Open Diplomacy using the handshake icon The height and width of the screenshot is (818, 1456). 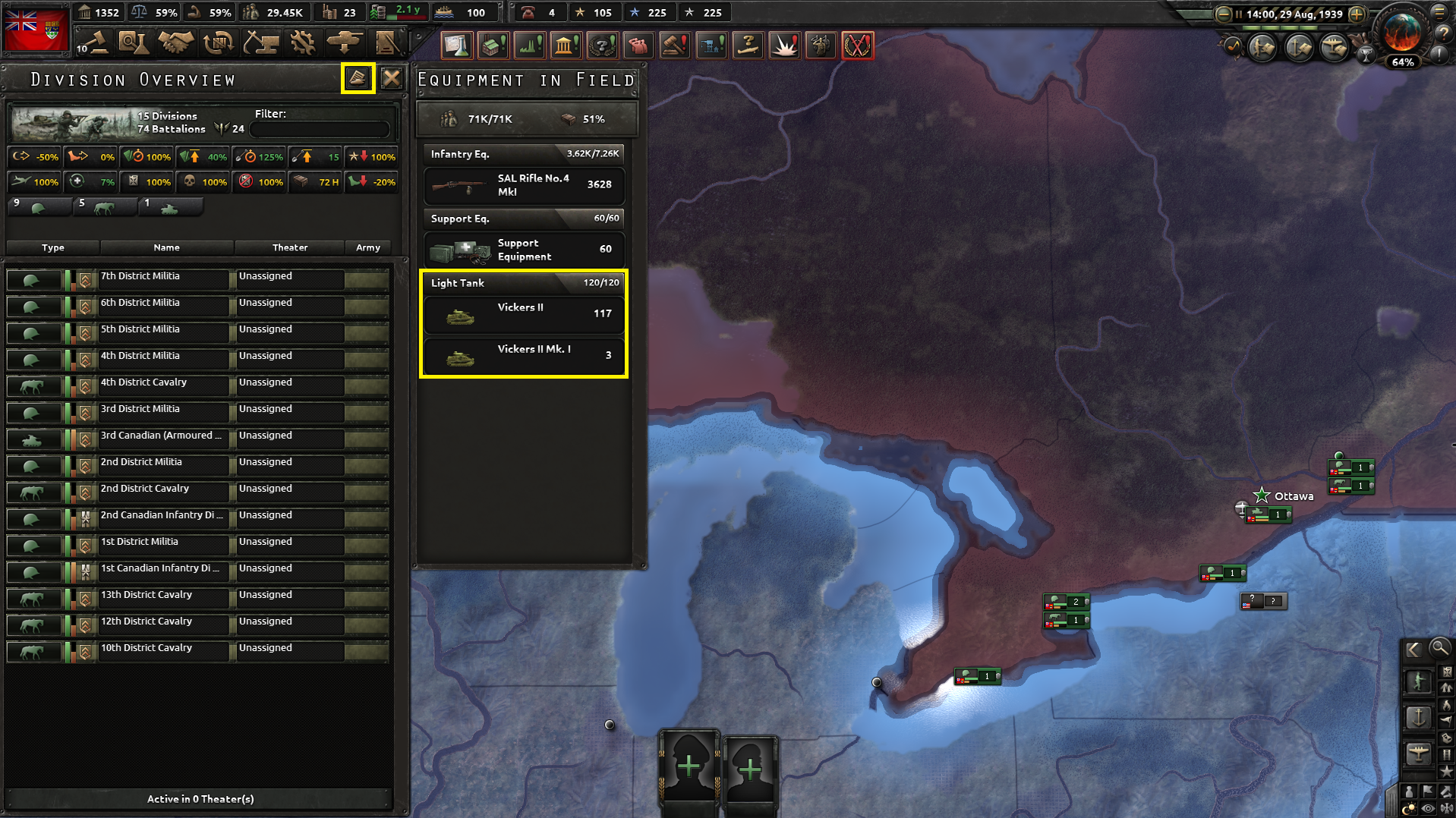point(175,43)
